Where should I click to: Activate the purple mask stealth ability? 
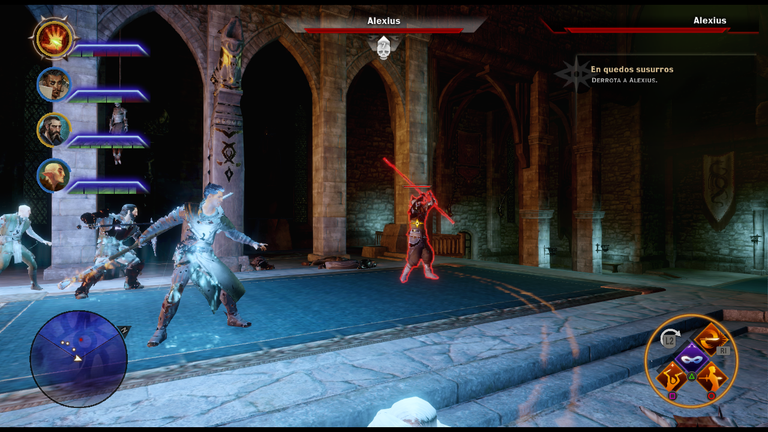(x=691, y=359)
